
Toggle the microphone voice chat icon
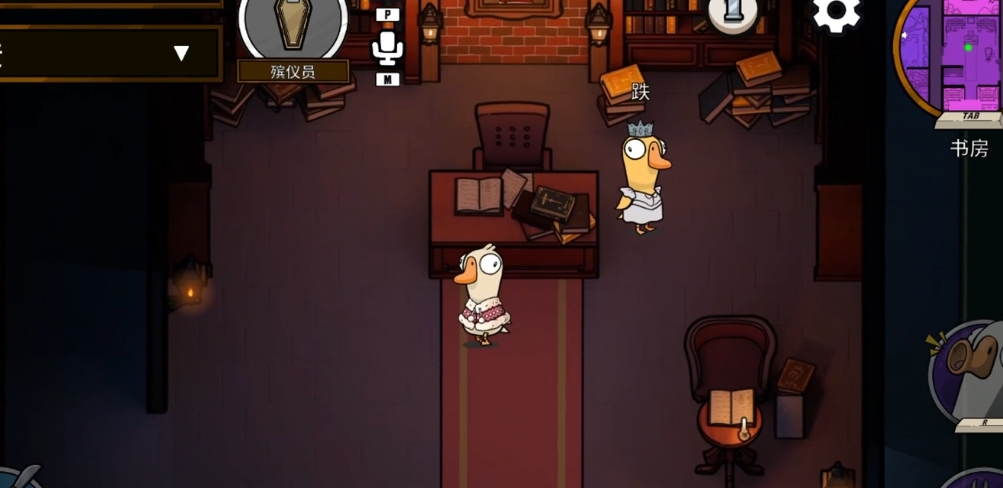(x=387, y=47)
